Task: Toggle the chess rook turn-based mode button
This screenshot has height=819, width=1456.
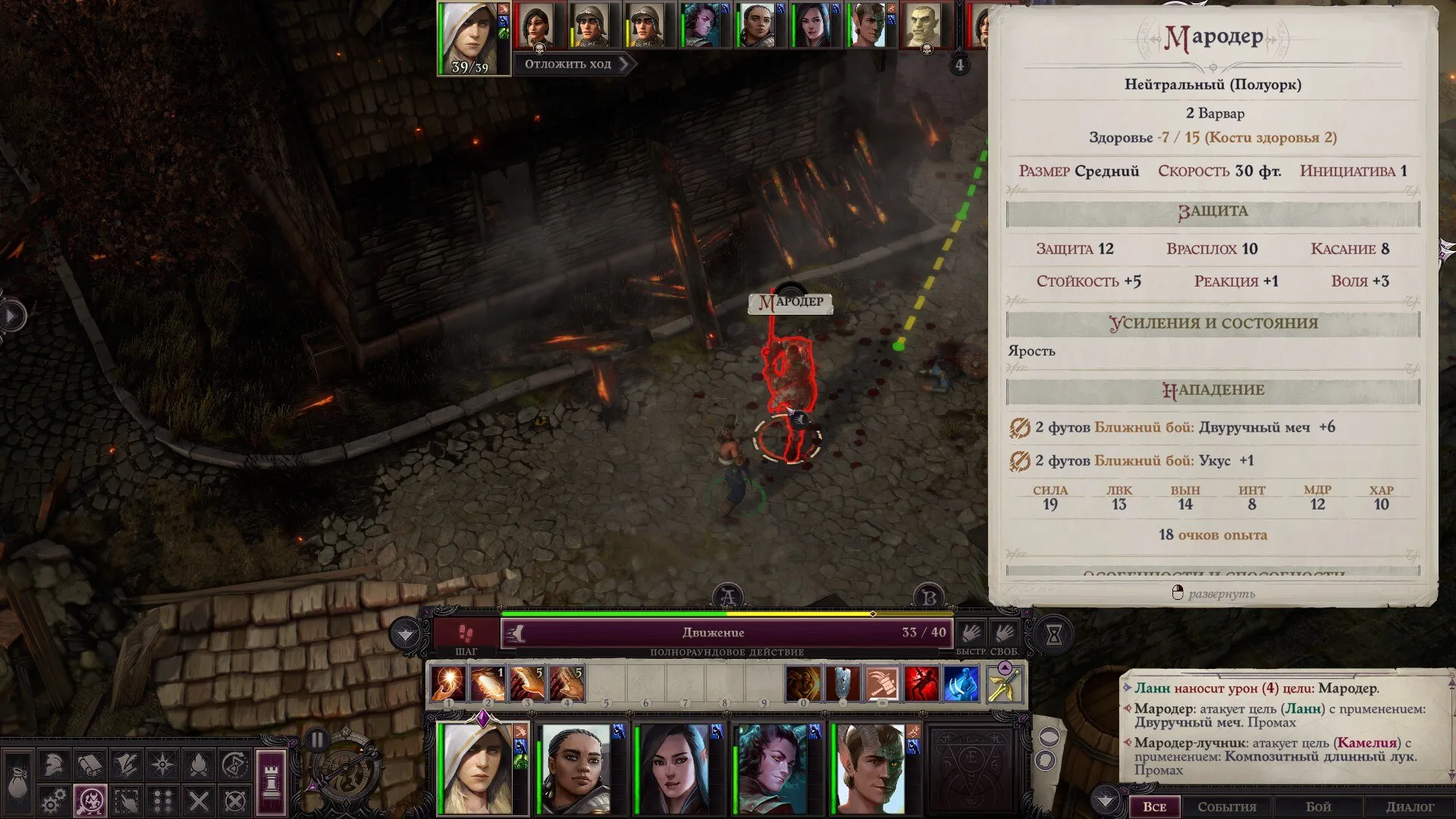Action: (271, 781)
